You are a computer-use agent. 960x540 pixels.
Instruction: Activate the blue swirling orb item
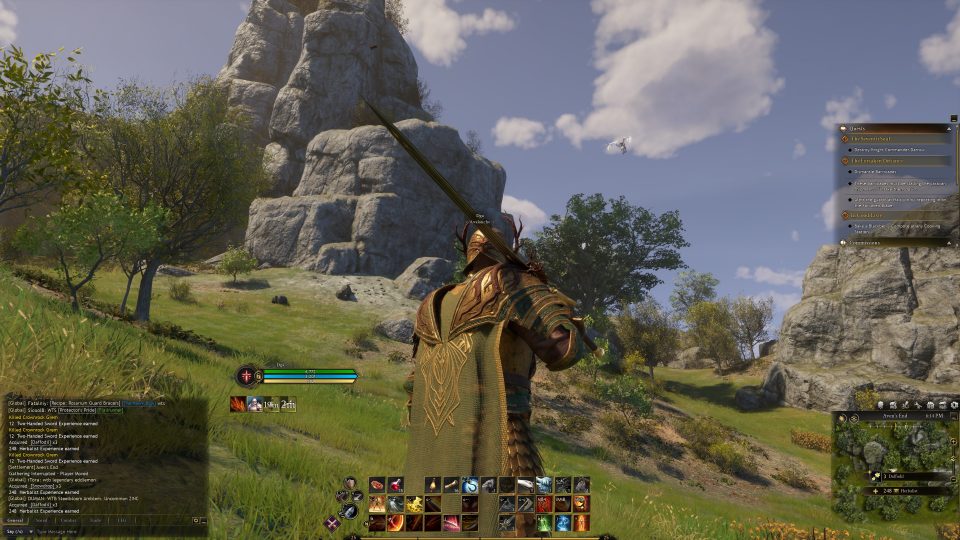[x=470, y=485]
